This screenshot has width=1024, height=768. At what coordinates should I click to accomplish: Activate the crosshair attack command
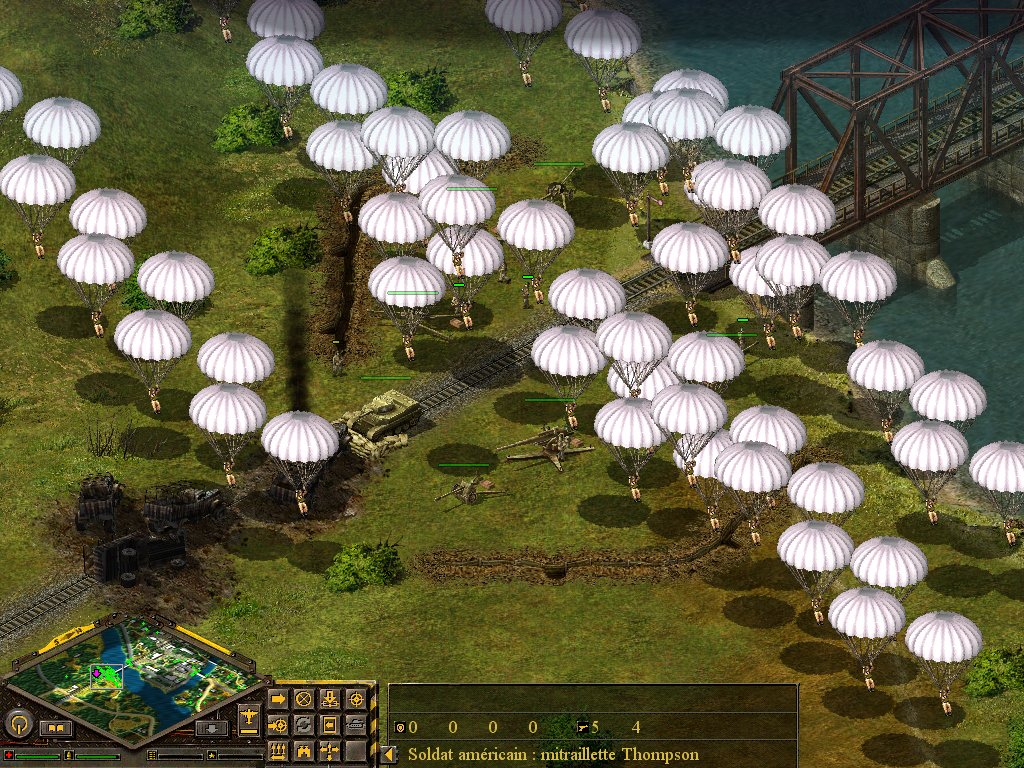pyautogui.click(x=356, y=698)
